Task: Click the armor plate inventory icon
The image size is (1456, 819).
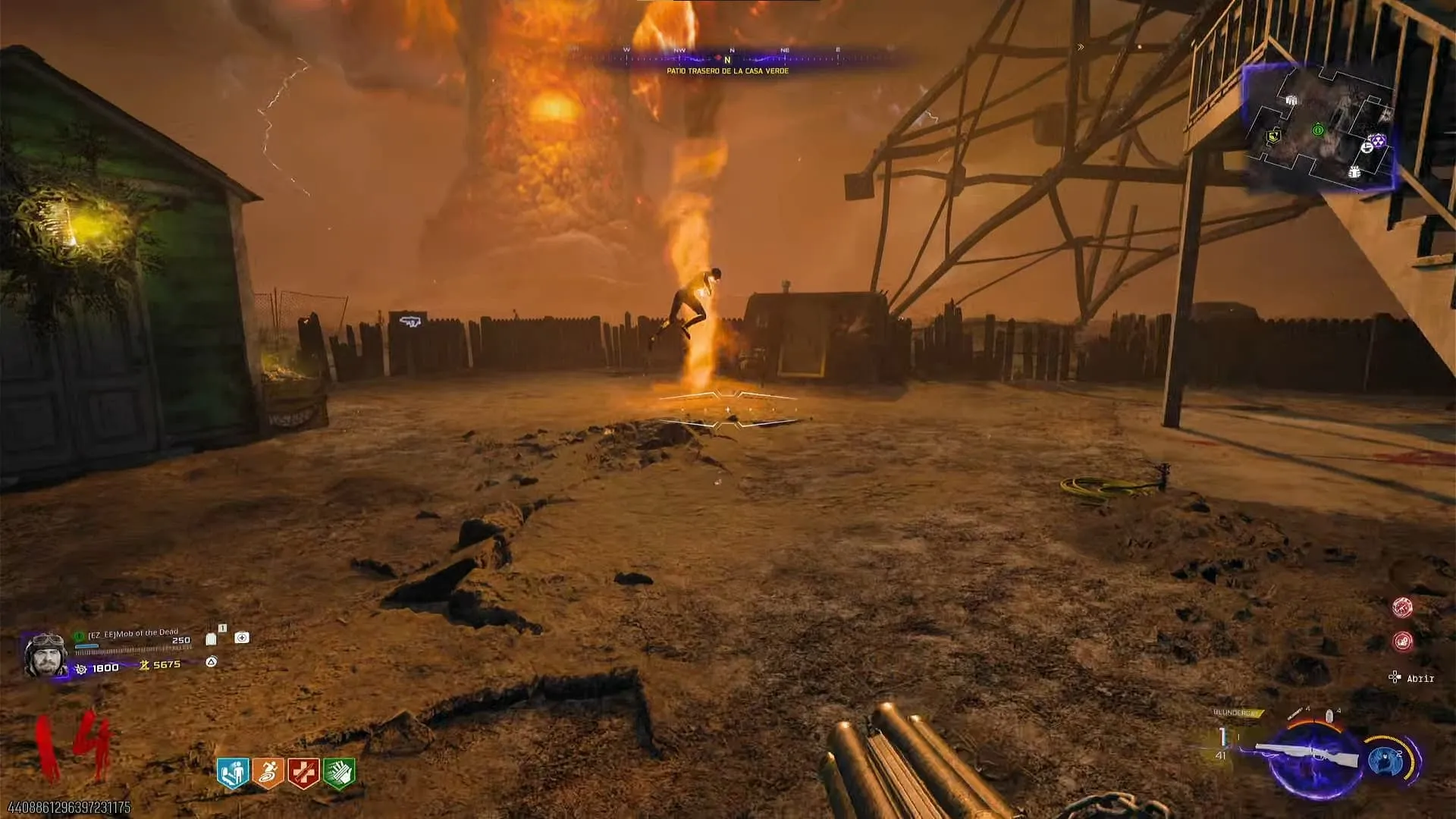Action: pyautogui.click(x=212, y=639)
